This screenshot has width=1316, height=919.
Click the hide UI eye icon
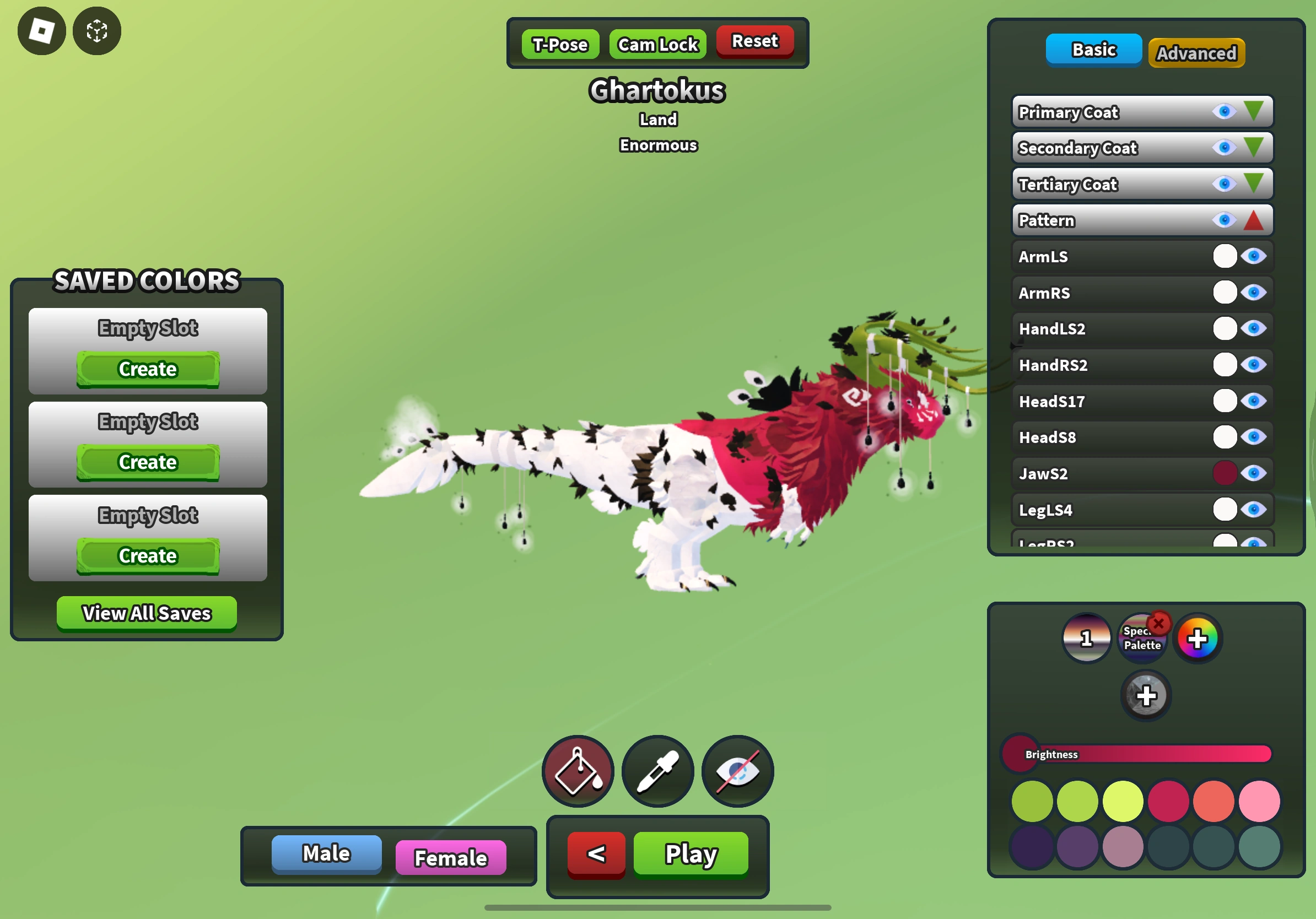pyautogui.click(x=737, y=771)
